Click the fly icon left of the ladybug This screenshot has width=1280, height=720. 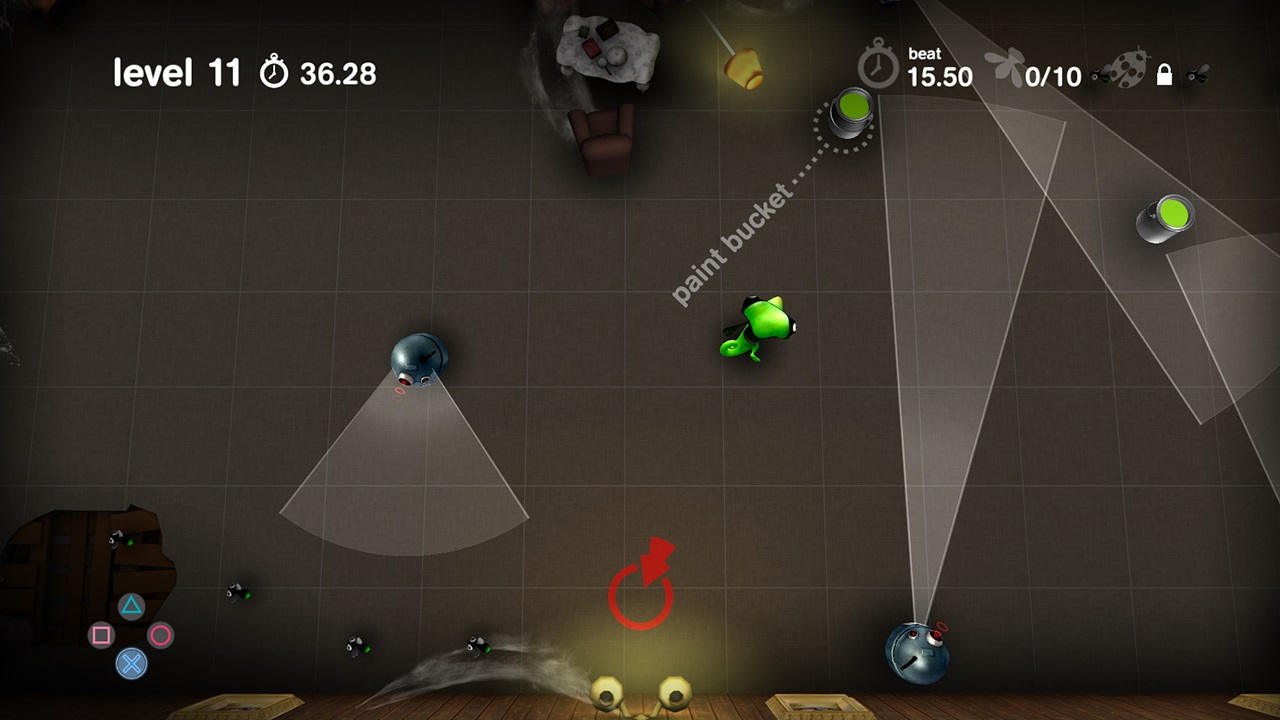coord(1100,75)
